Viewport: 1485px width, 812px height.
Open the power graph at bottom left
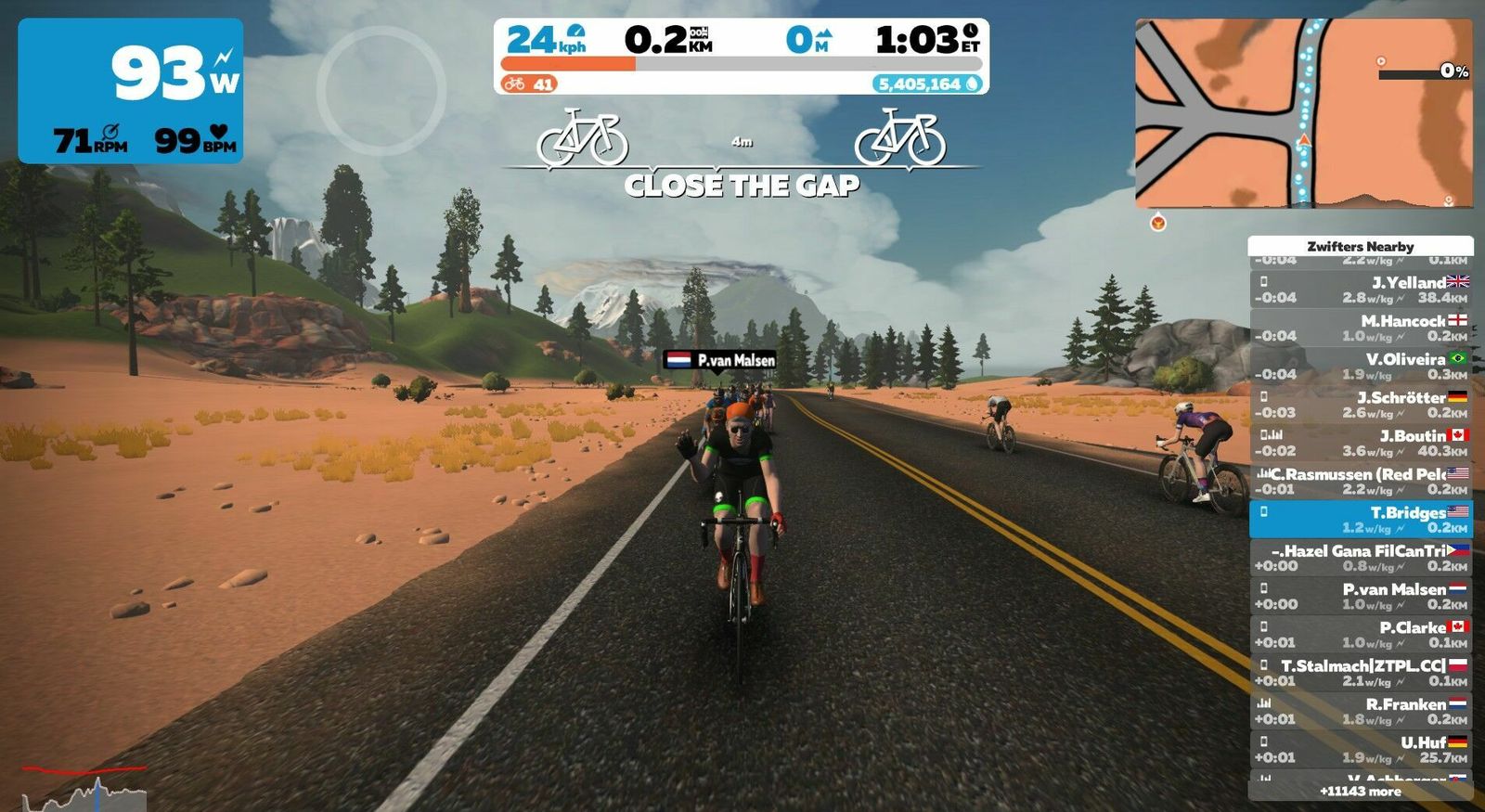pyautogui.click(x=84, y=789)
